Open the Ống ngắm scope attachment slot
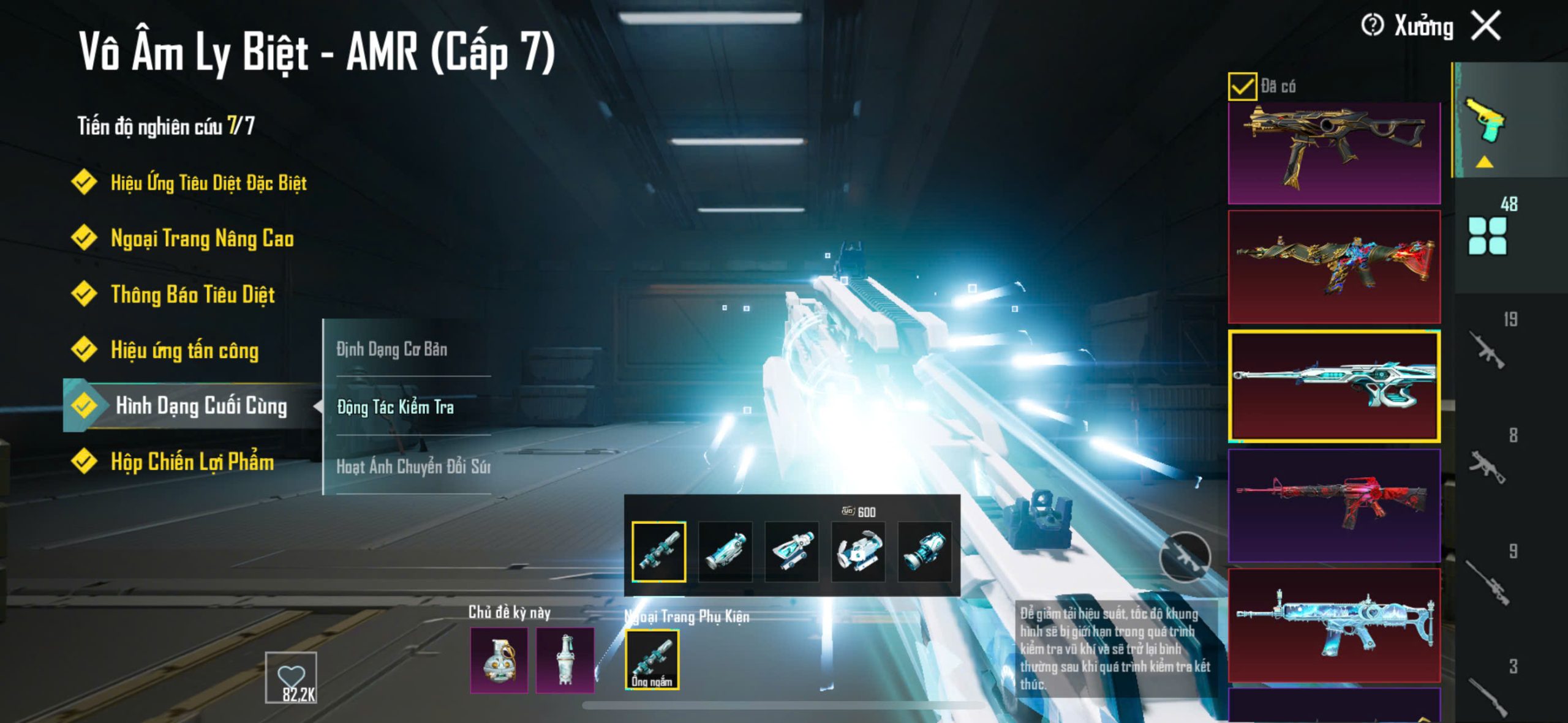 [652, 659]
